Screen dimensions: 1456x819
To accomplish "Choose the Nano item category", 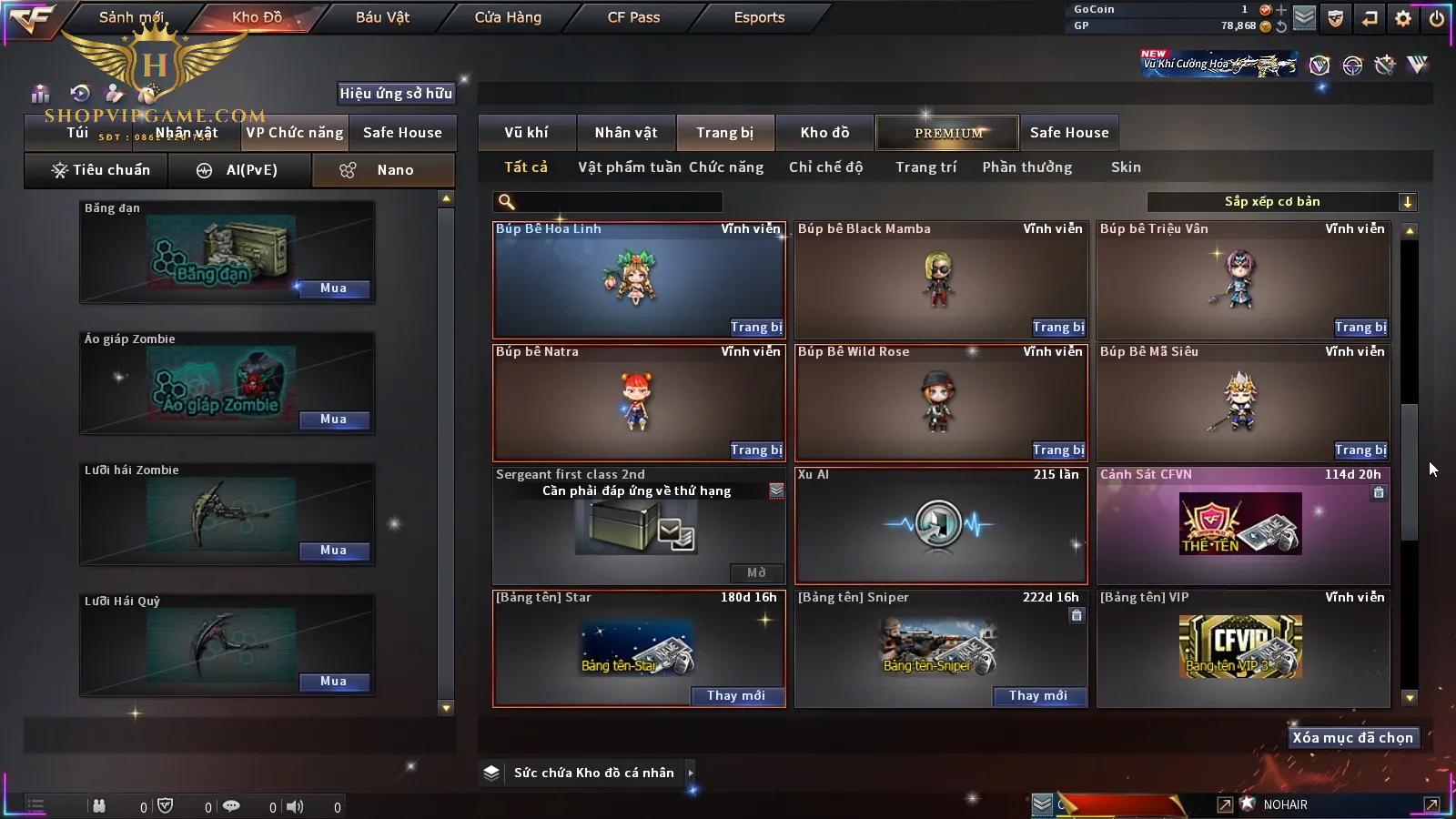I will pos(384,170).
